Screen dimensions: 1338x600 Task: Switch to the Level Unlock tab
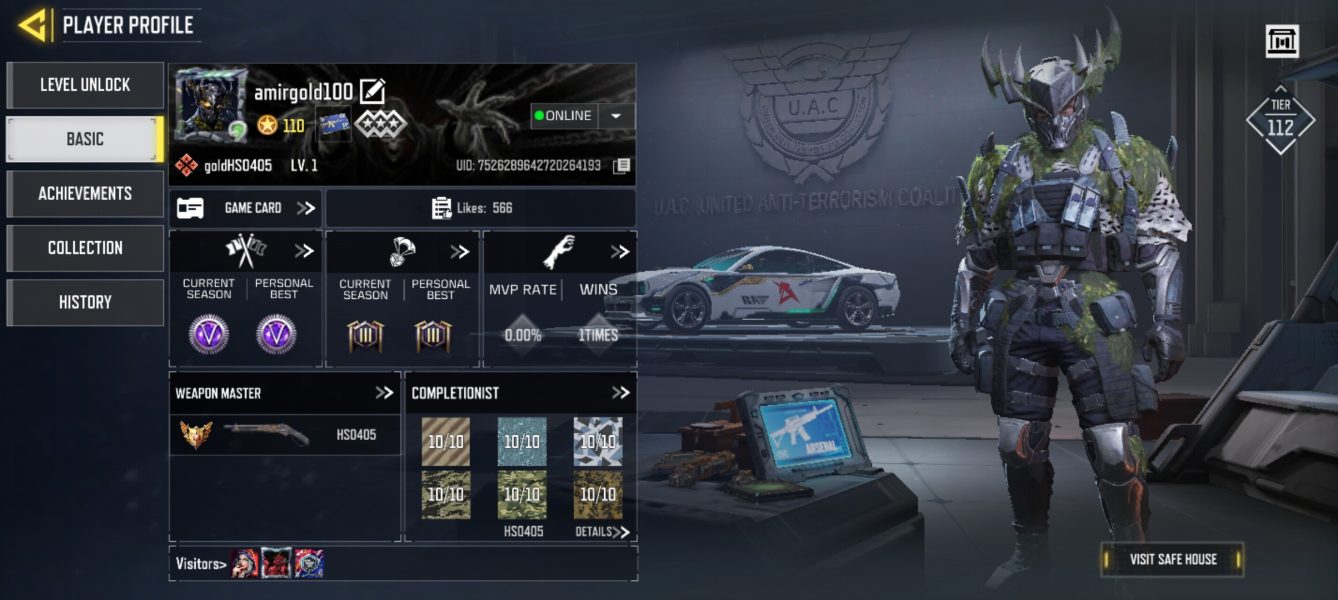(85, 85)
